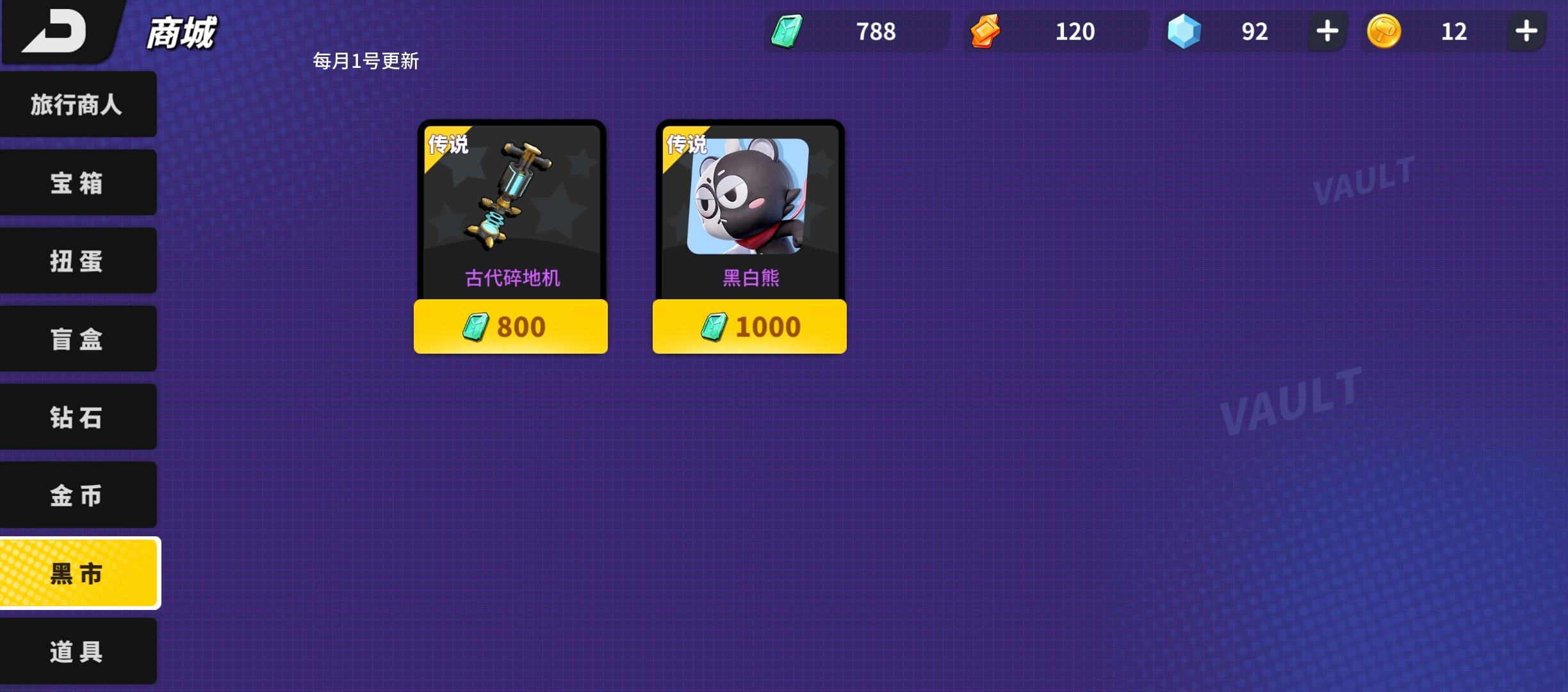Switch to the 钻石 shop category
This screenshot has width=1568, height=692.
pos(78,417)
